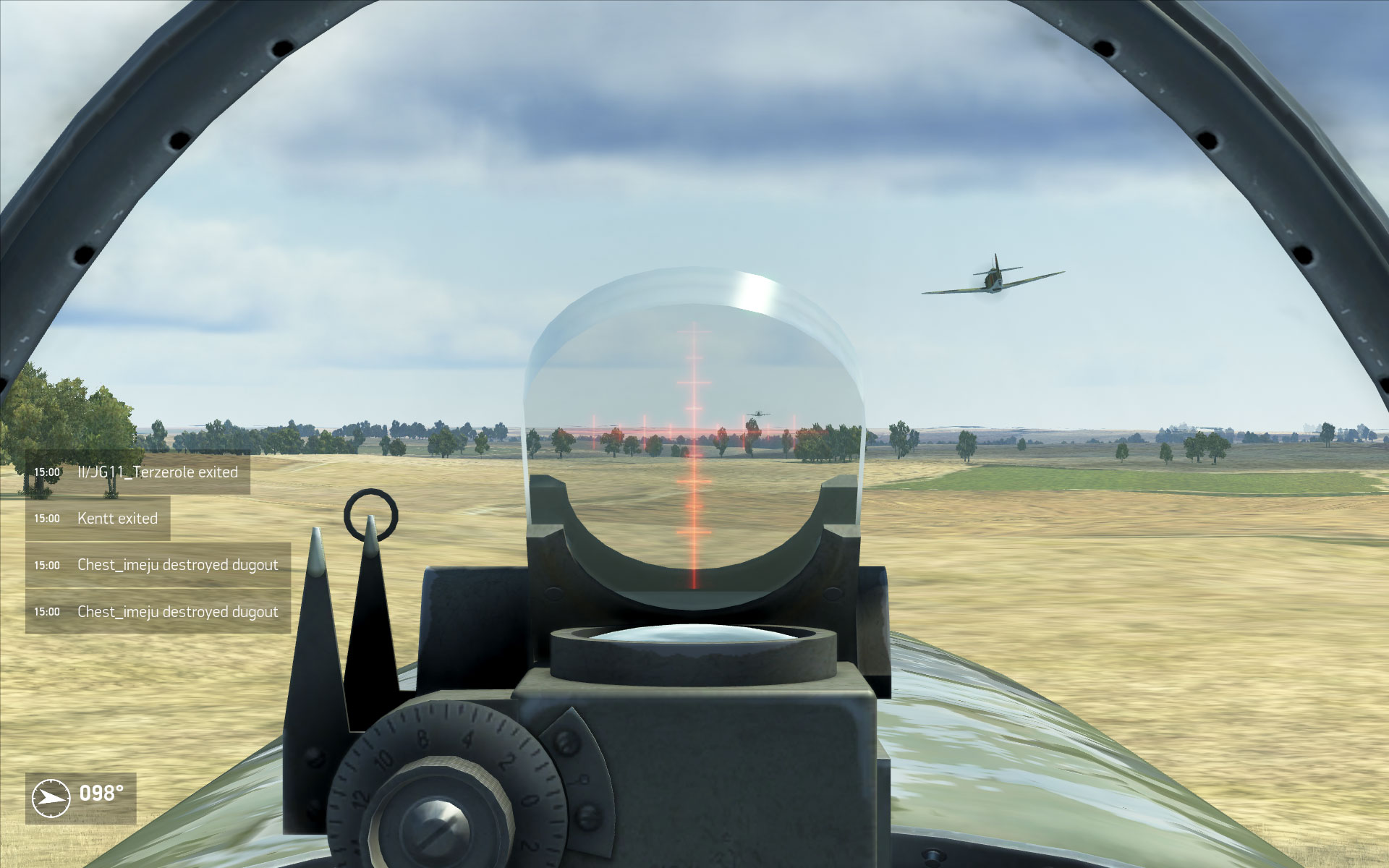Collapse the Kentt exited notification
Screen dimensions: 1389x868
coord(119,518)
